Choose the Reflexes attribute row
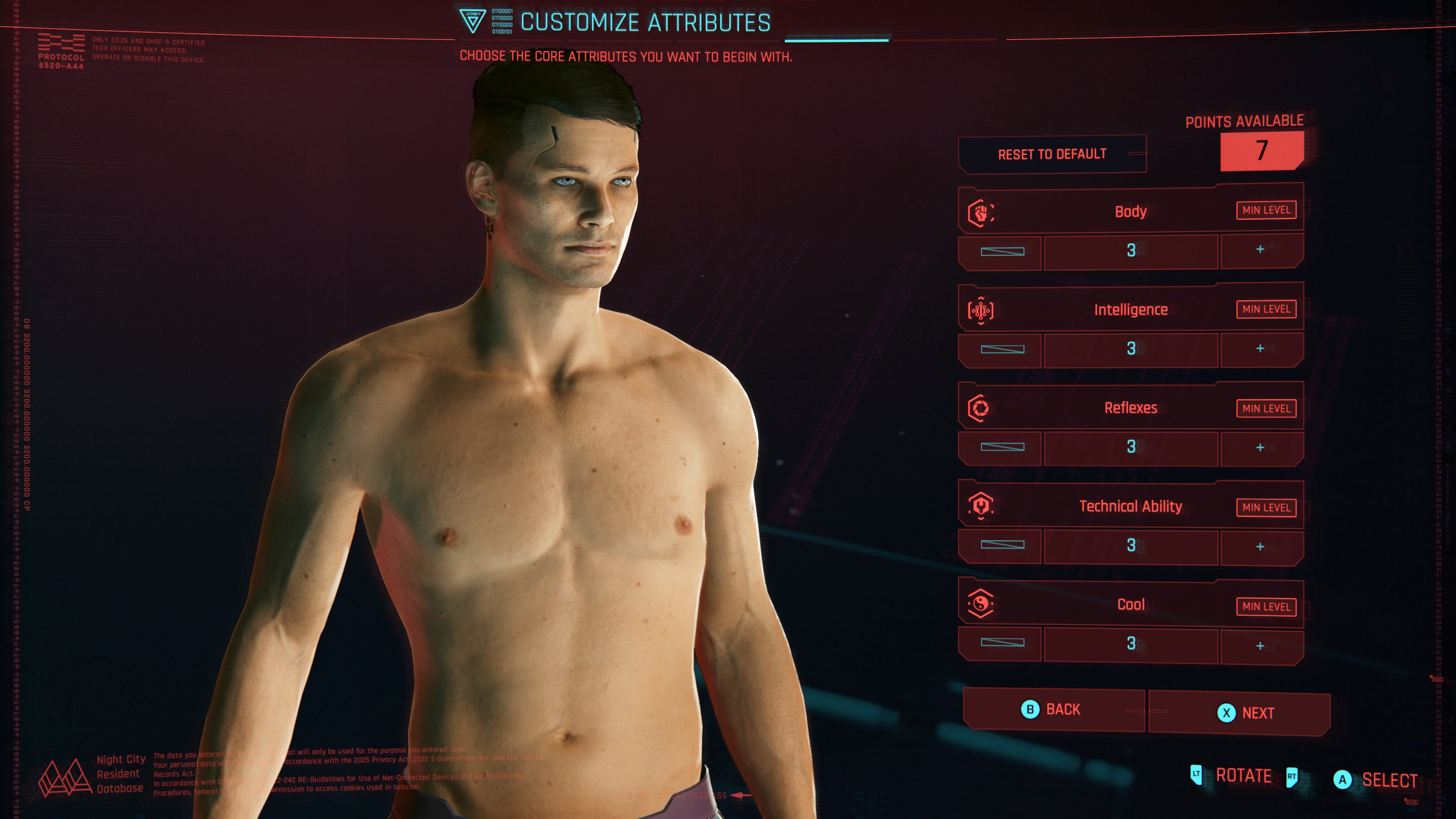 (x=1130, y=408)
